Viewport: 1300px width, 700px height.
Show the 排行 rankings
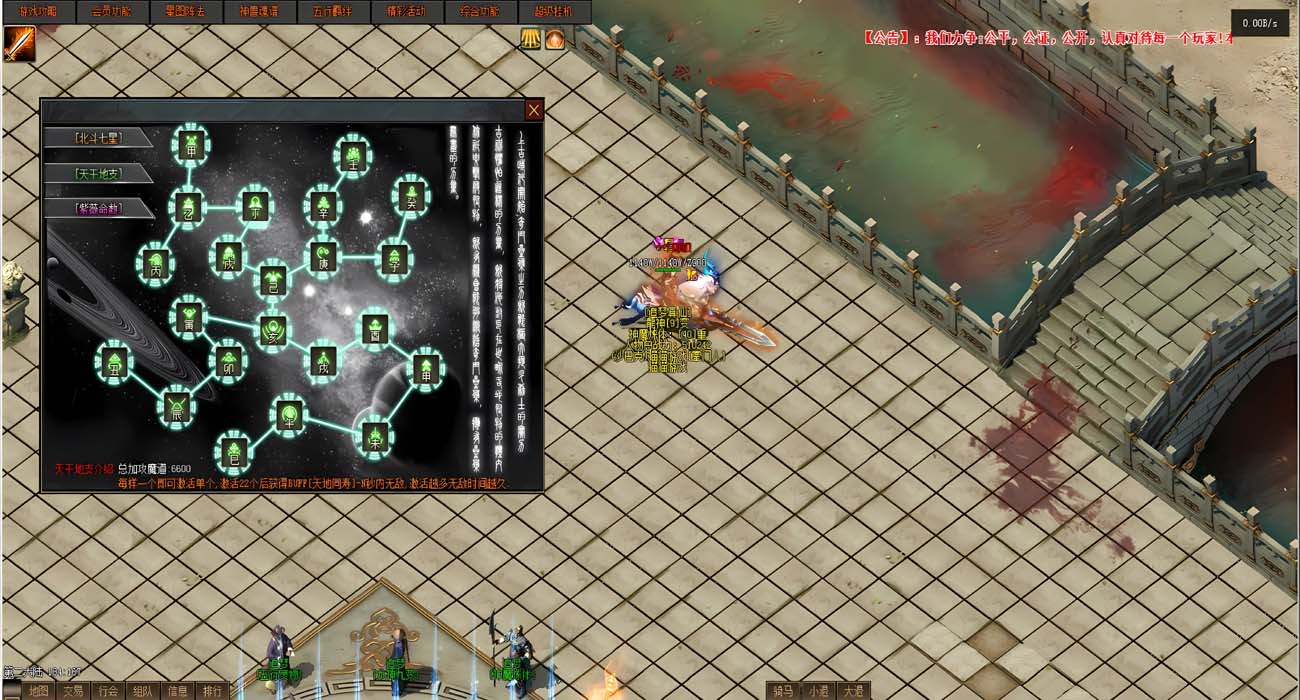point(212,691)
